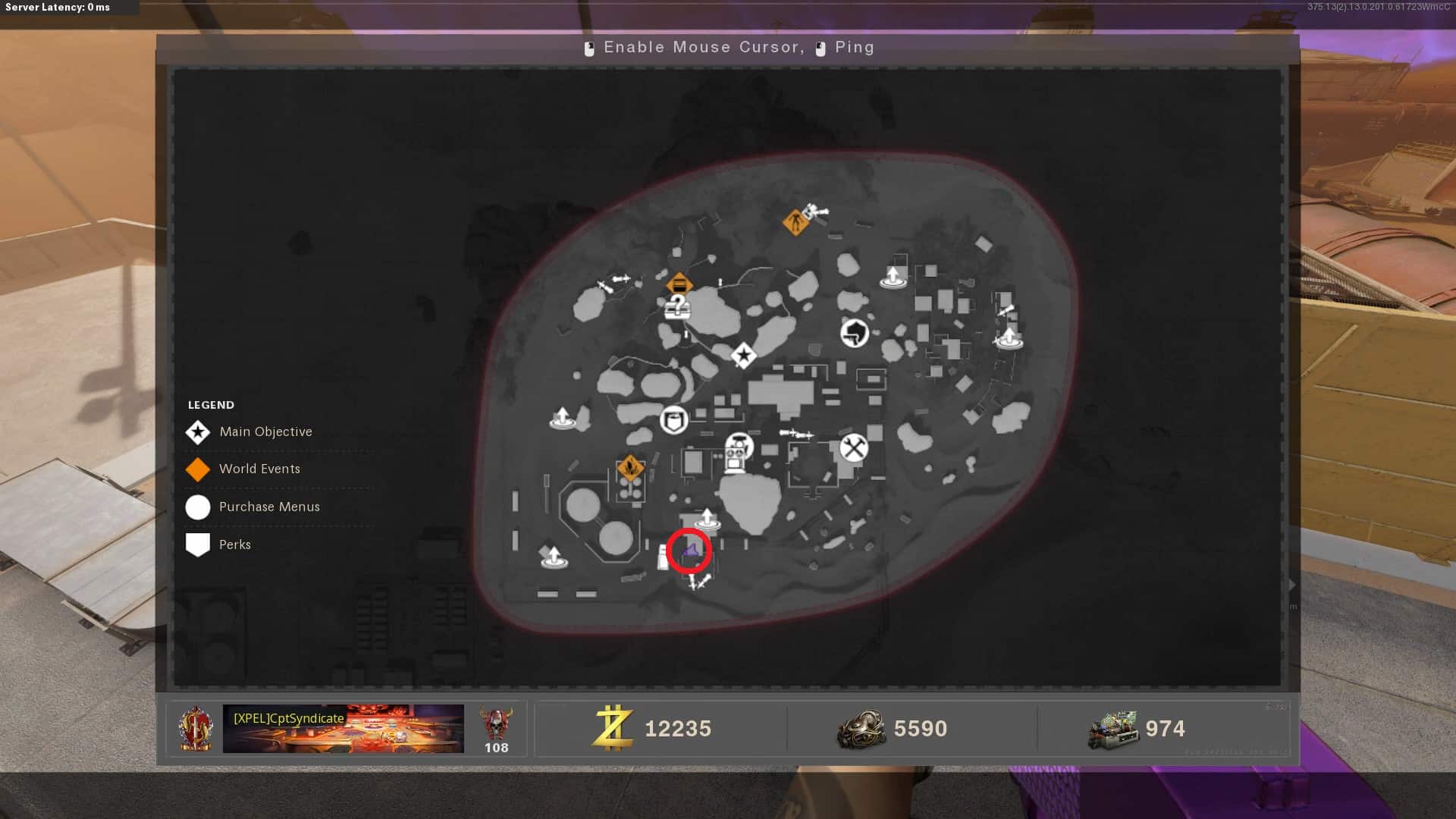The height and width of the screenshot is (819, 1456).
Task: Click the orange crate world event marker
Action: (679, 285)
